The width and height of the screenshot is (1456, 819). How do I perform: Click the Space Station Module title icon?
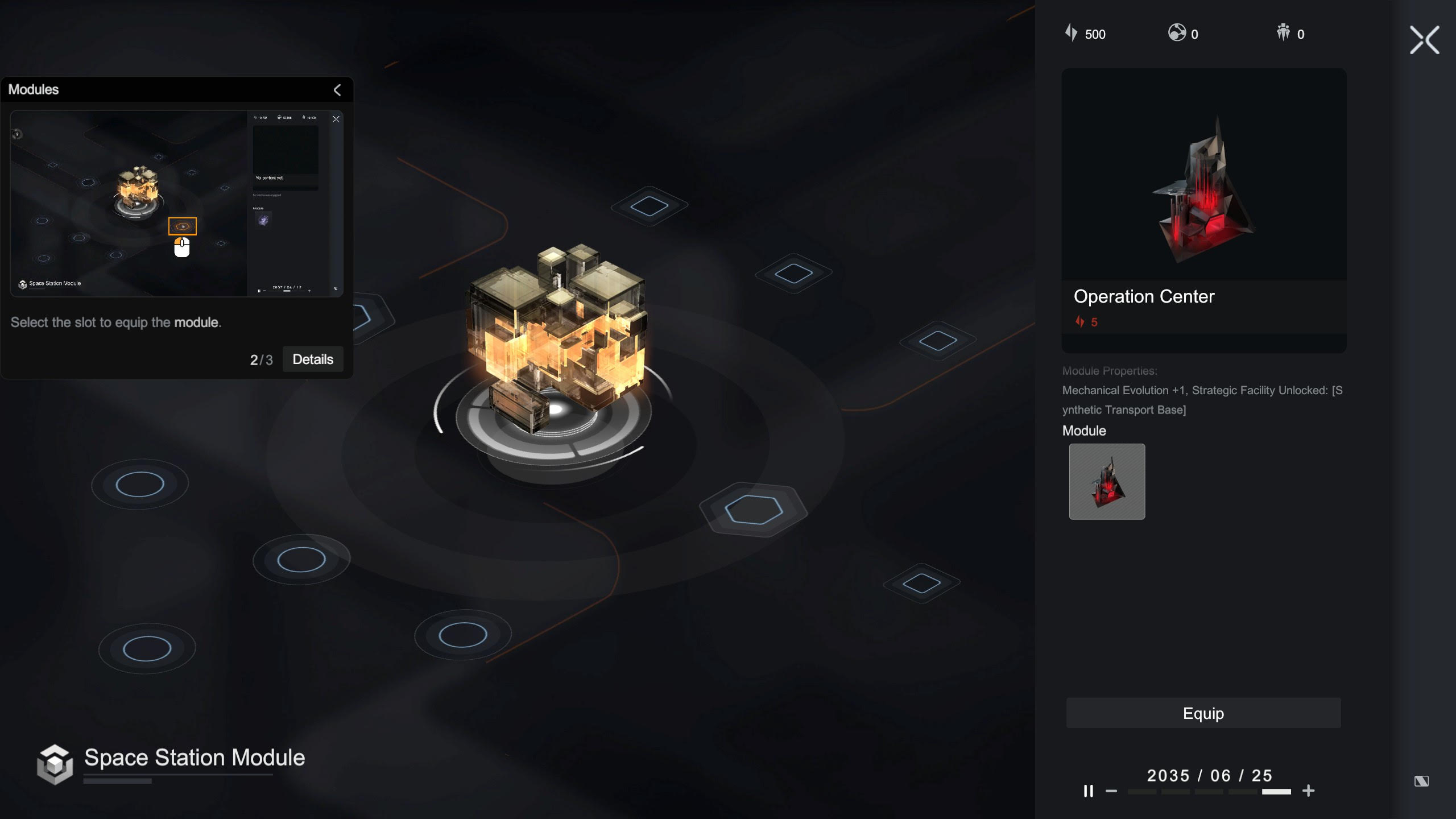coord(55,764)
